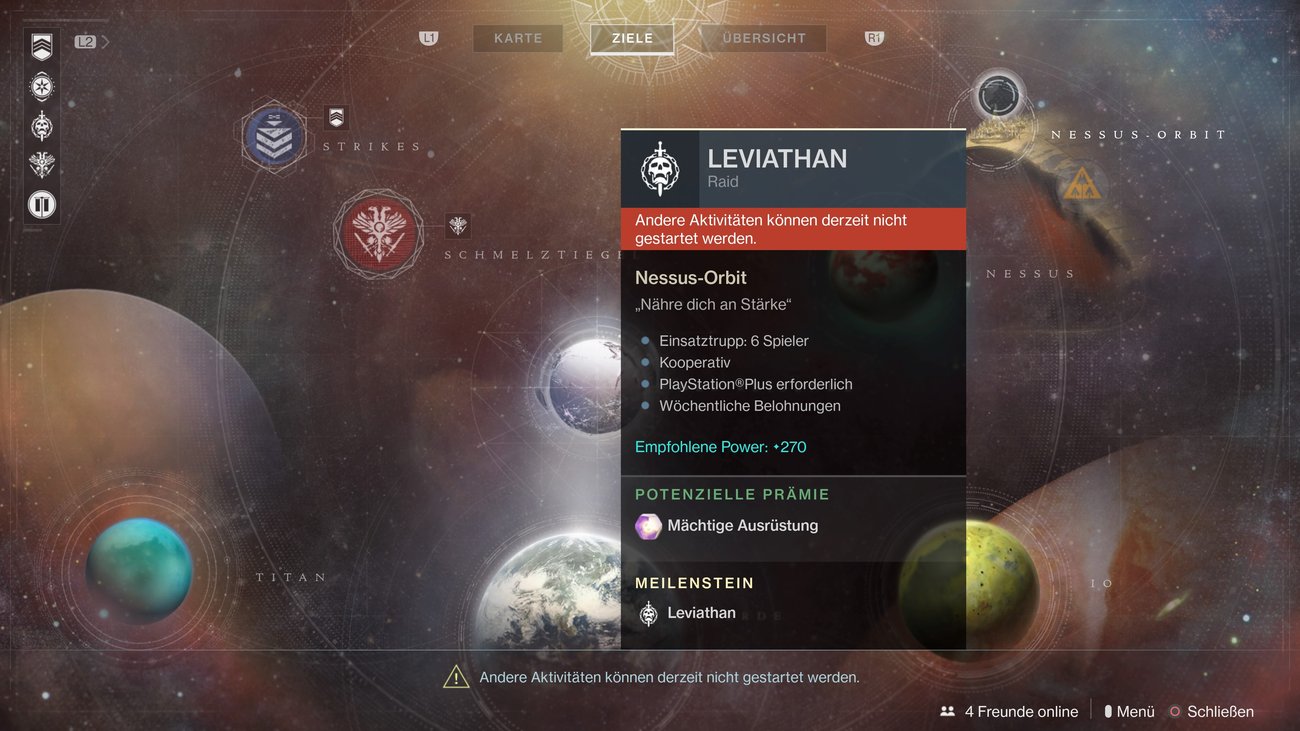
Task: Open the Menü option in the bottom bar
Action: pyautogui.click(x=1136, y=711)
